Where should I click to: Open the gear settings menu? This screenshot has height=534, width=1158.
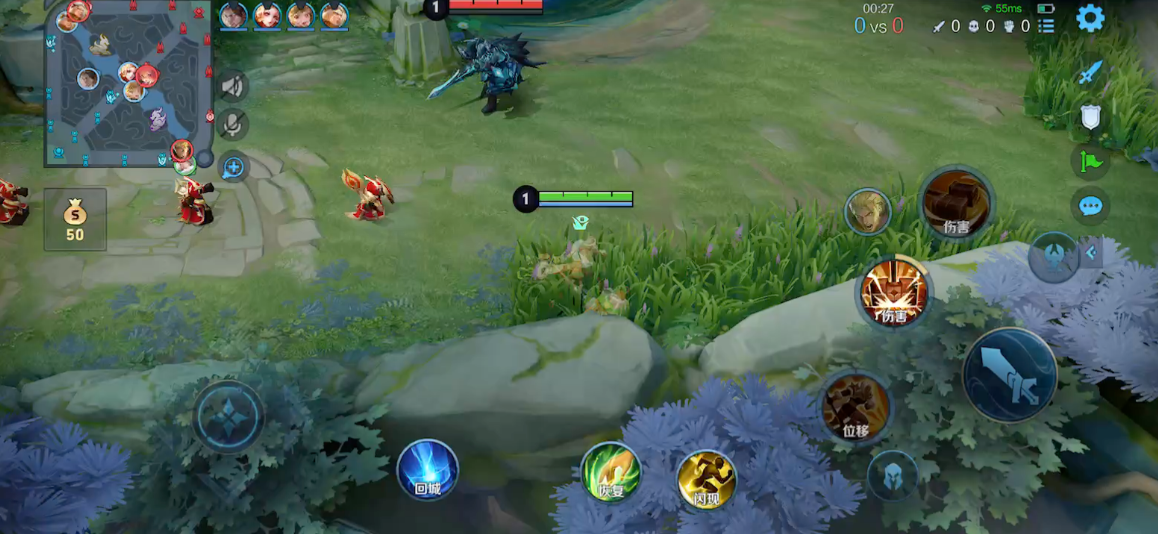point(1090,18)
